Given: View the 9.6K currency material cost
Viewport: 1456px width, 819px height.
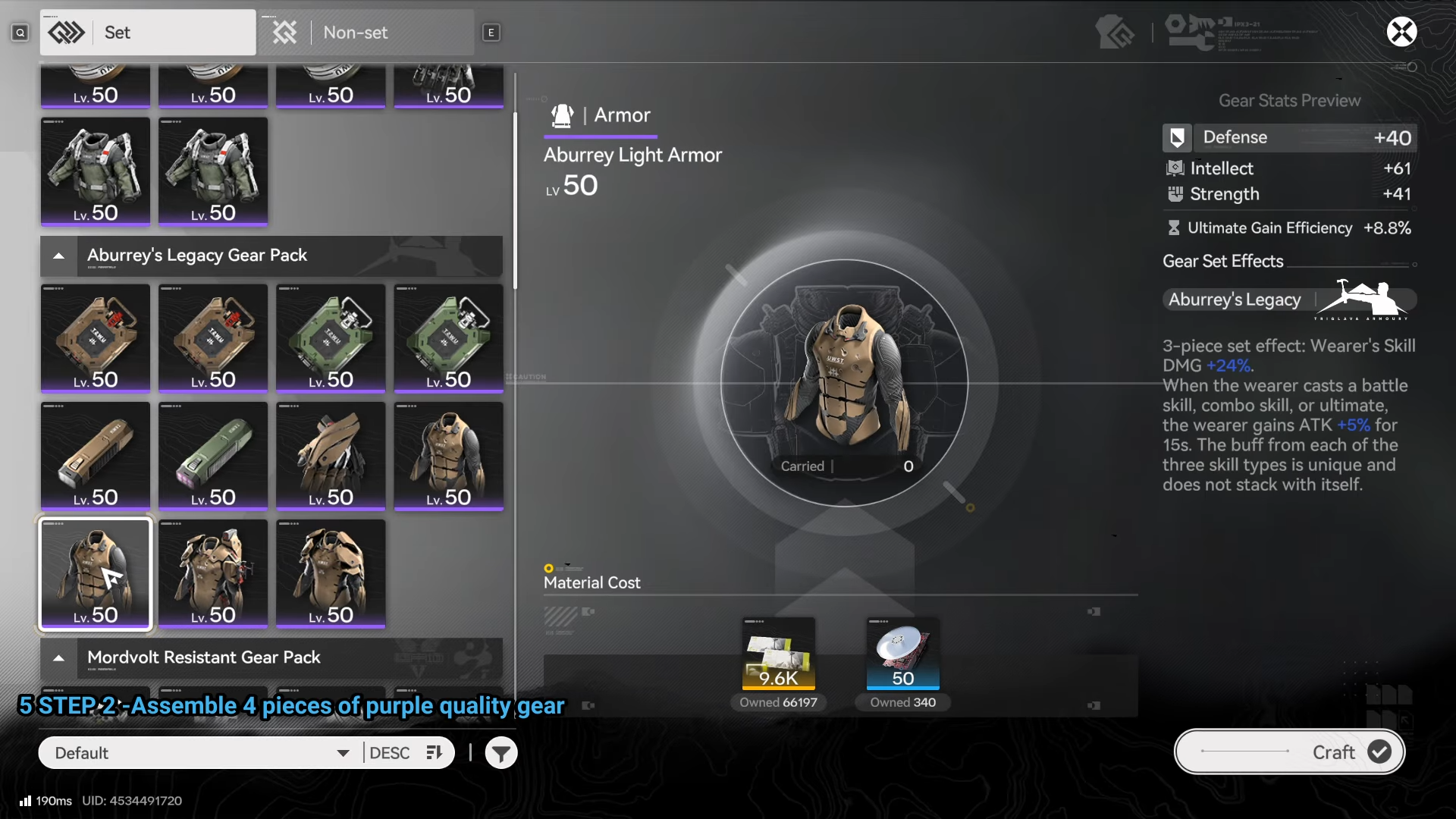Looking at the screenshot, I should point(778,654).
